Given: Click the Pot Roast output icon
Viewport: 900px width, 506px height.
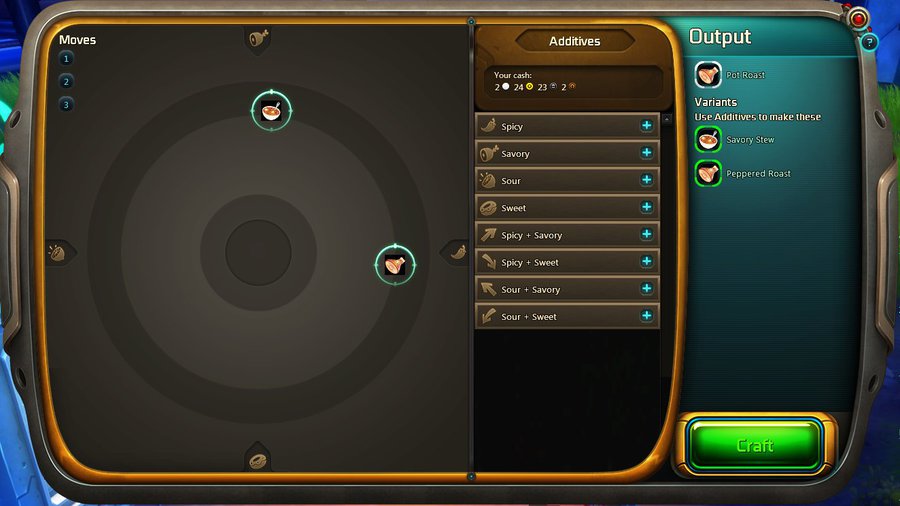Looking at the screenshot, I should pyautogui.click(x=708, y=74).
